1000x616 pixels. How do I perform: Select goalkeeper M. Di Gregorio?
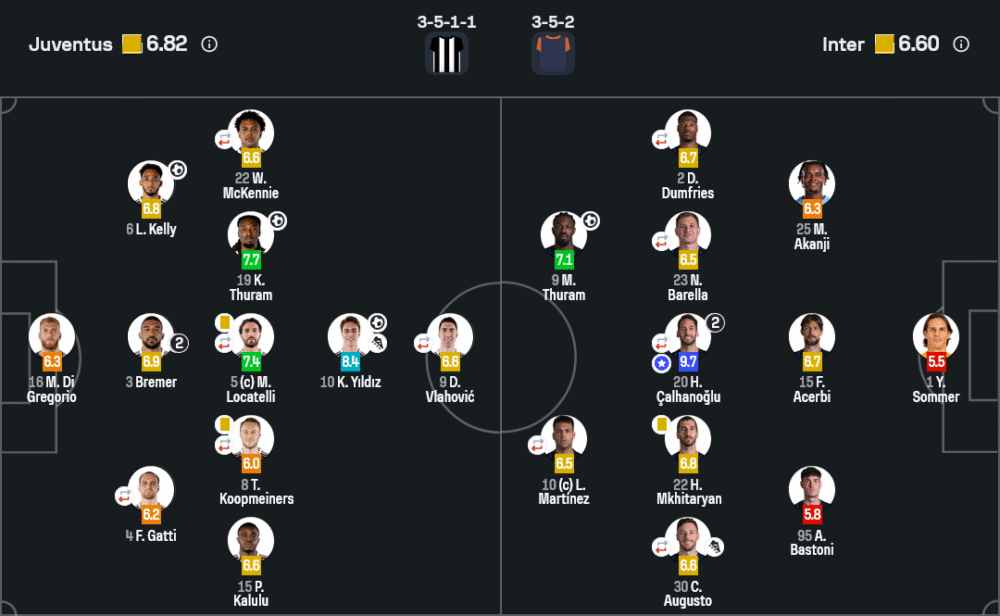point(52,337)
